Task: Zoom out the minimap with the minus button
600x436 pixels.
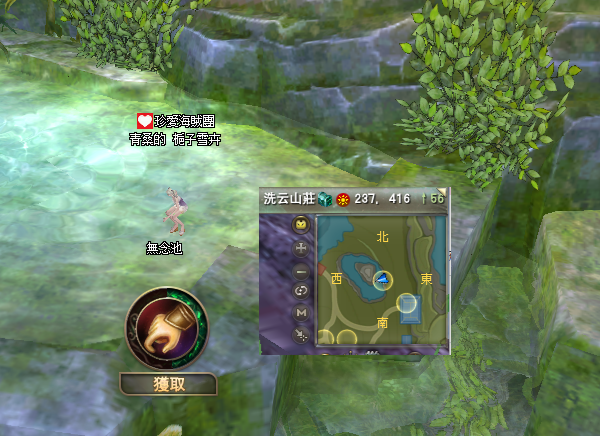Action: pos(301,270)
